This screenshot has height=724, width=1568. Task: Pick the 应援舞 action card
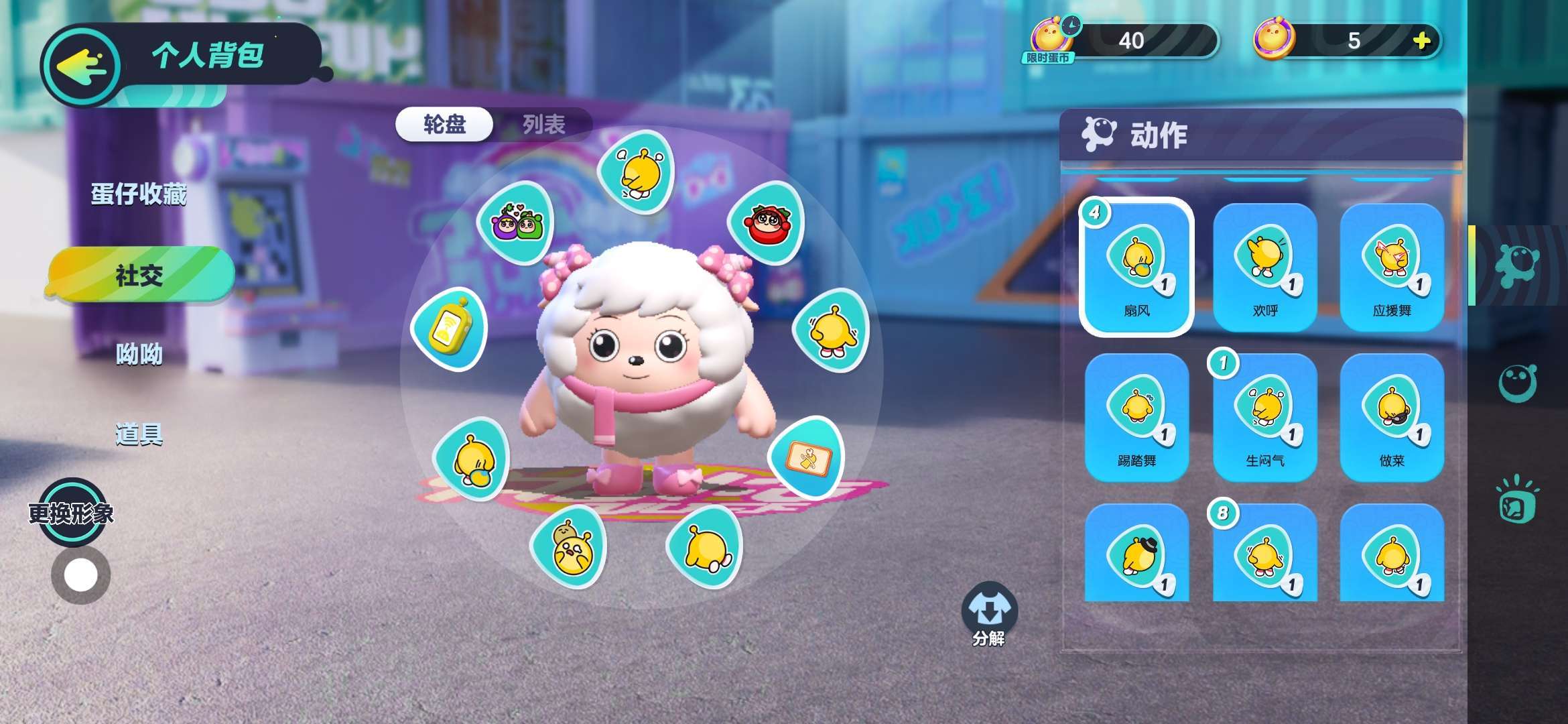tap(1392, 267)
